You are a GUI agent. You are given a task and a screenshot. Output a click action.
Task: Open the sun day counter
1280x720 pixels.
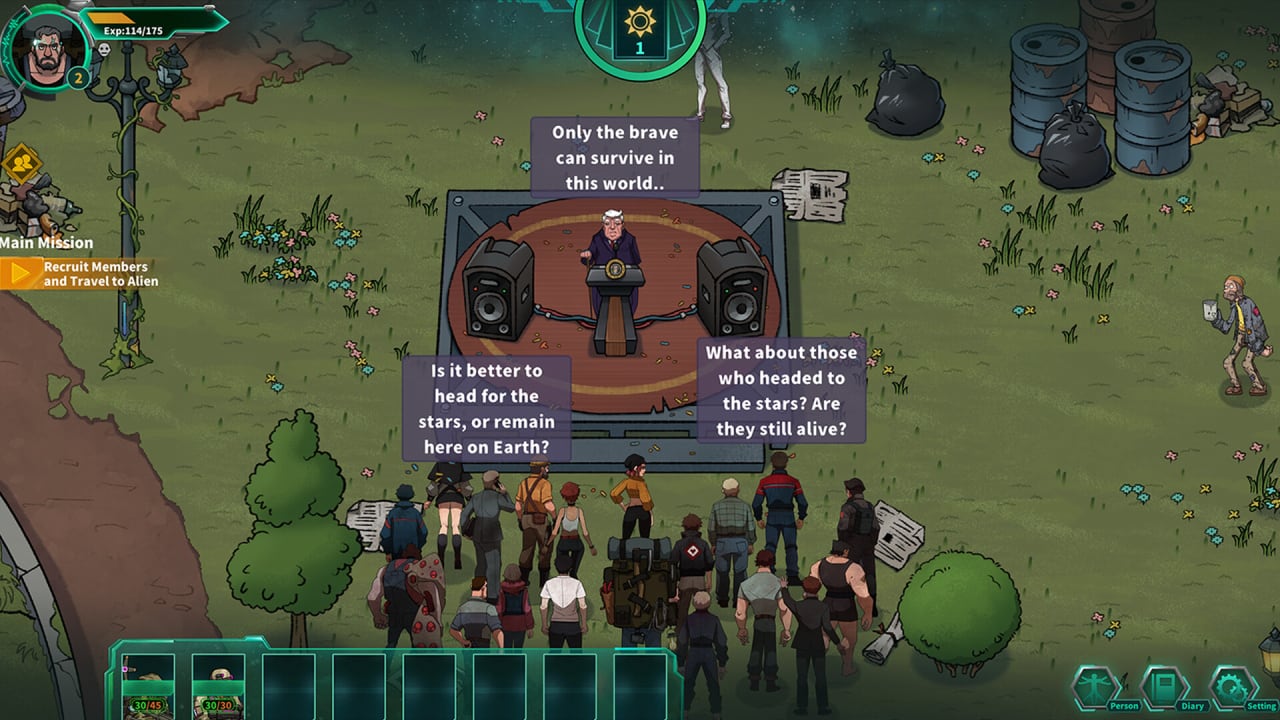pyautogui.click(x=640, y=30)
